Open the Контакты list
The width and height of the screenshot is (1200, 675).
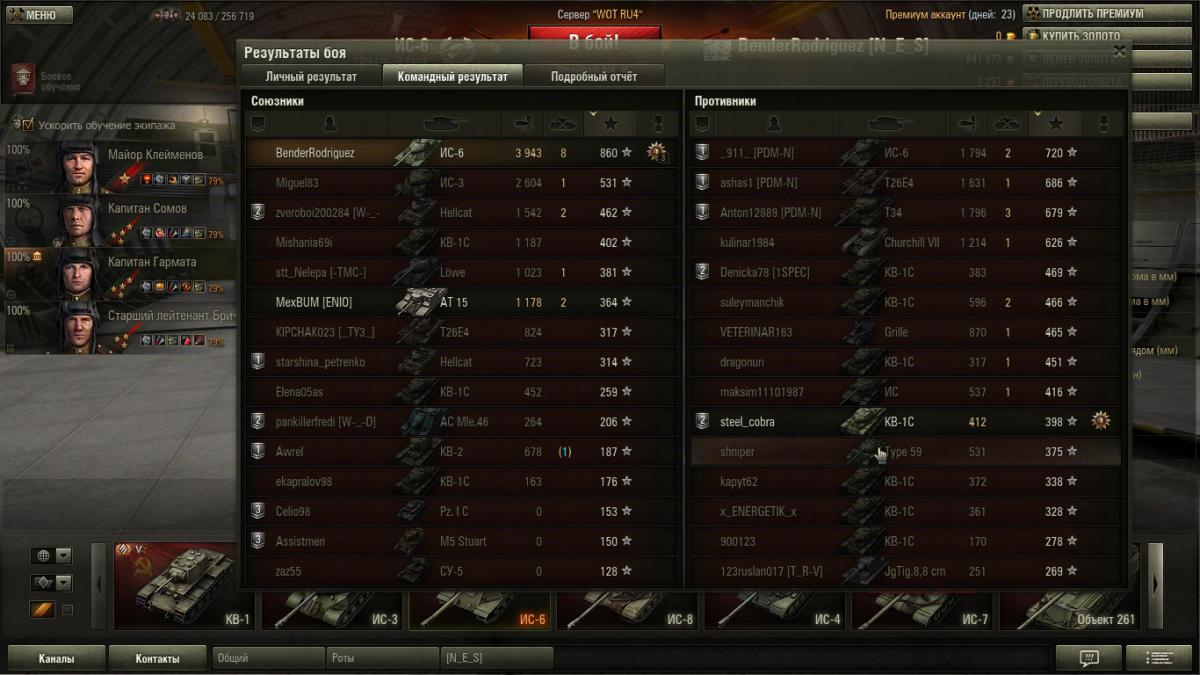pos(157,659)
